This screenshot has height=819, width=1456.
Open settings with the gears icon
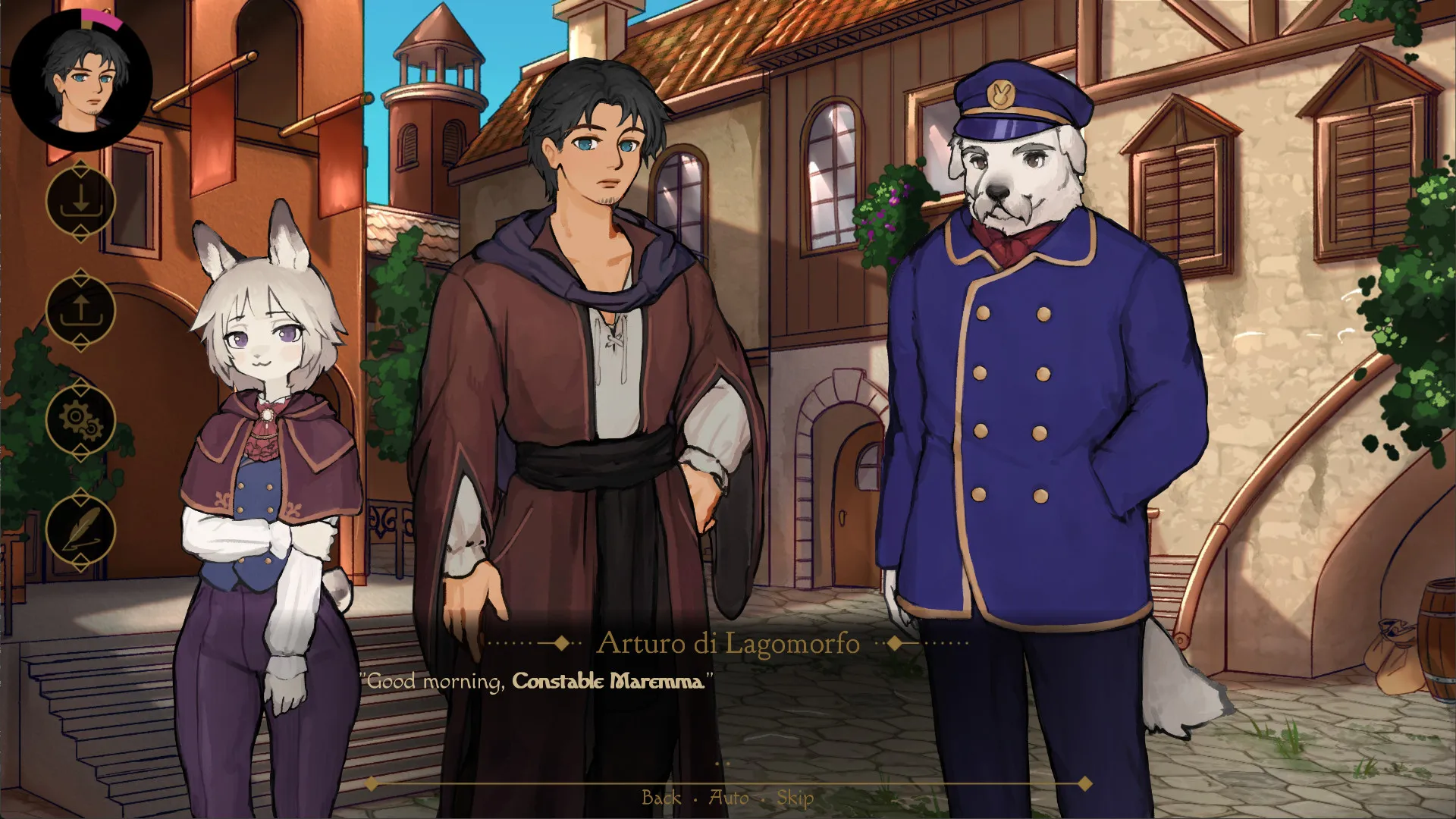pyautogui.click(x=80, y=420)
